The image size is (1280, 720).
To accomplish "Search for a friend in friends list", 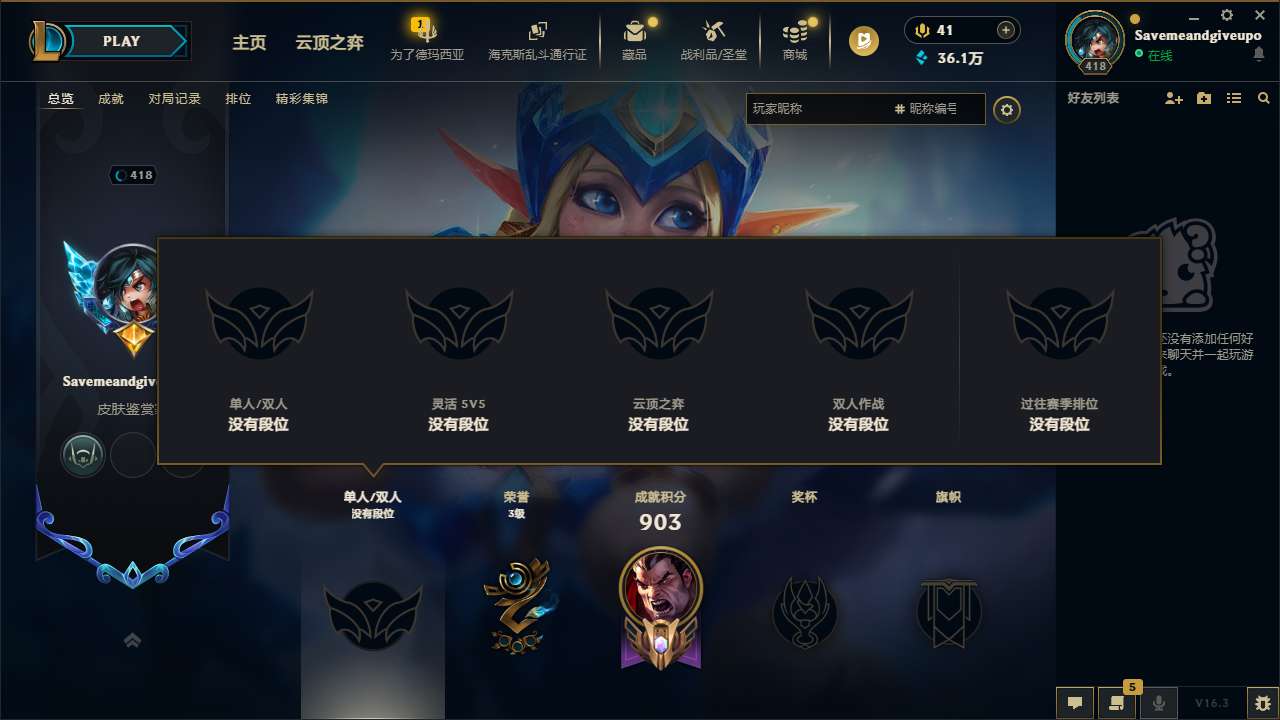I will point(1264,98).
